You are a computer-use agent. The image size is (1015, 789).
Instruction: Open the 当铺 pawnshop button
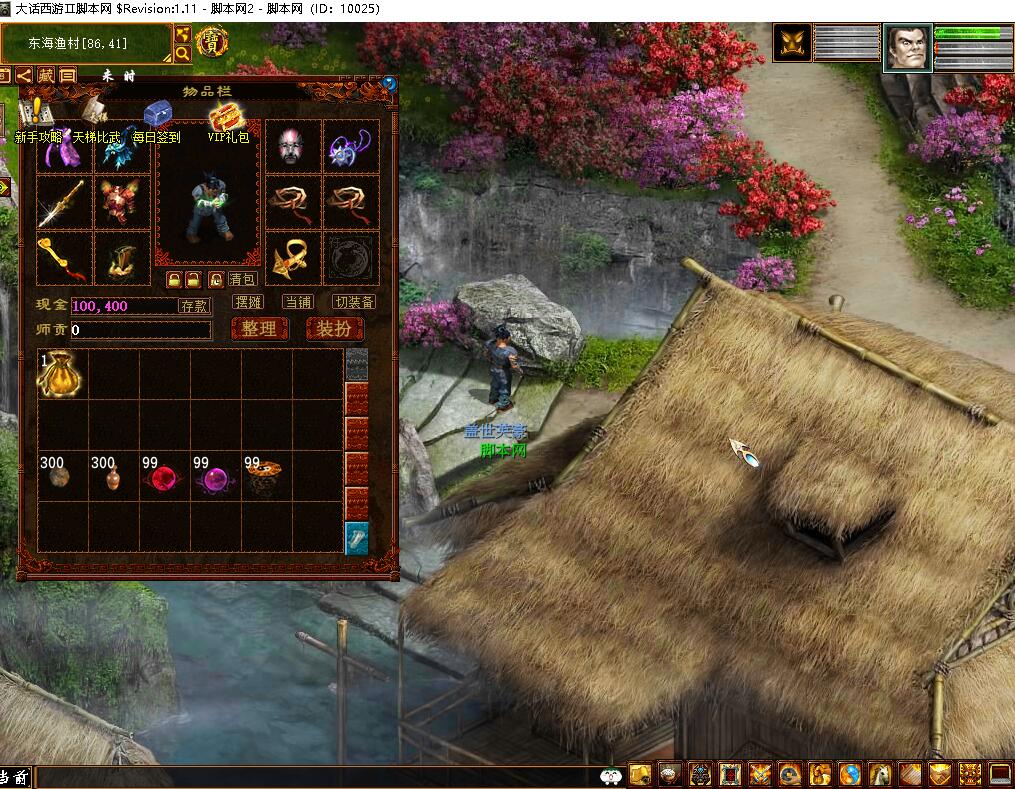(298, 302)
